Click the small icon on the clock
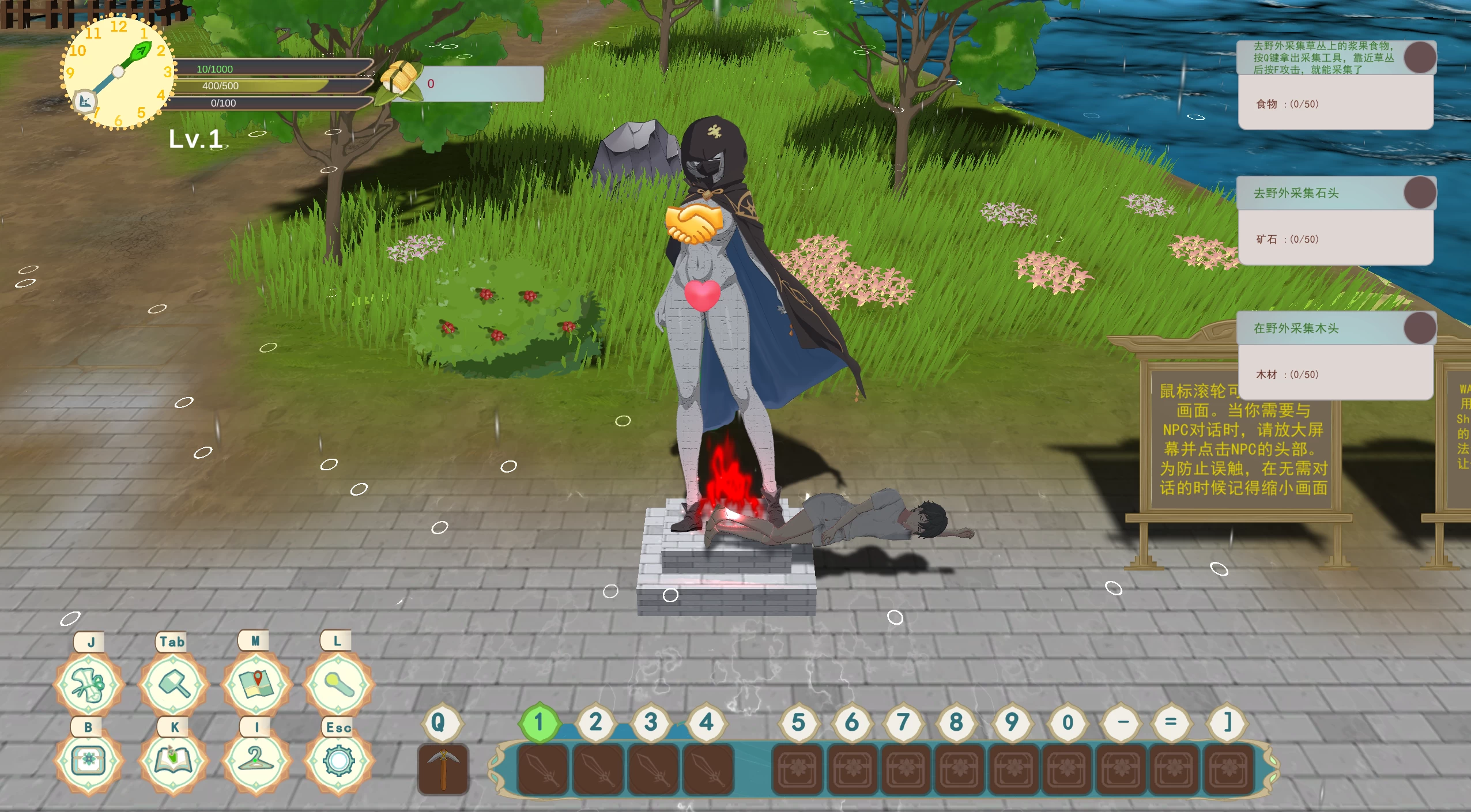The image size is (1471, 812). click(85, 102)
